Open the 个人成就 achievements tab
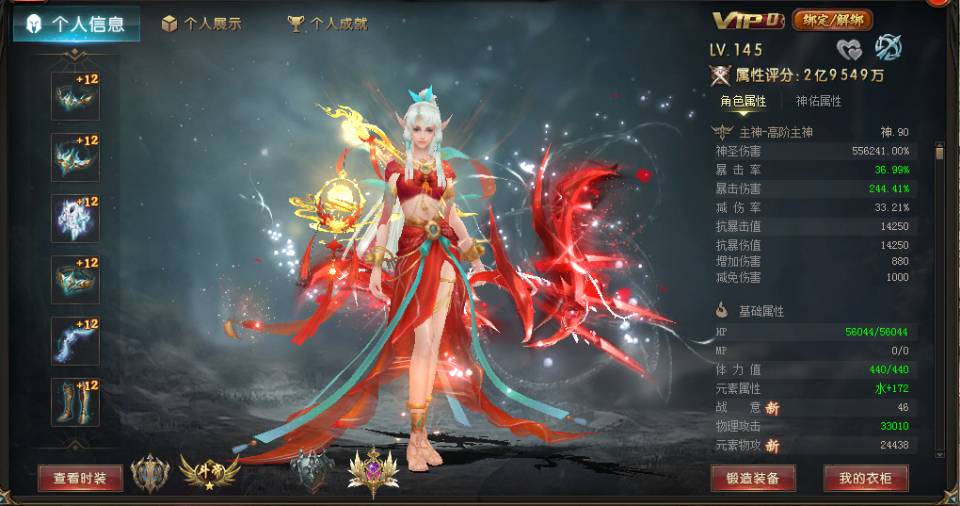This screenshot has height=506, width=960. (x=328, y=24)
